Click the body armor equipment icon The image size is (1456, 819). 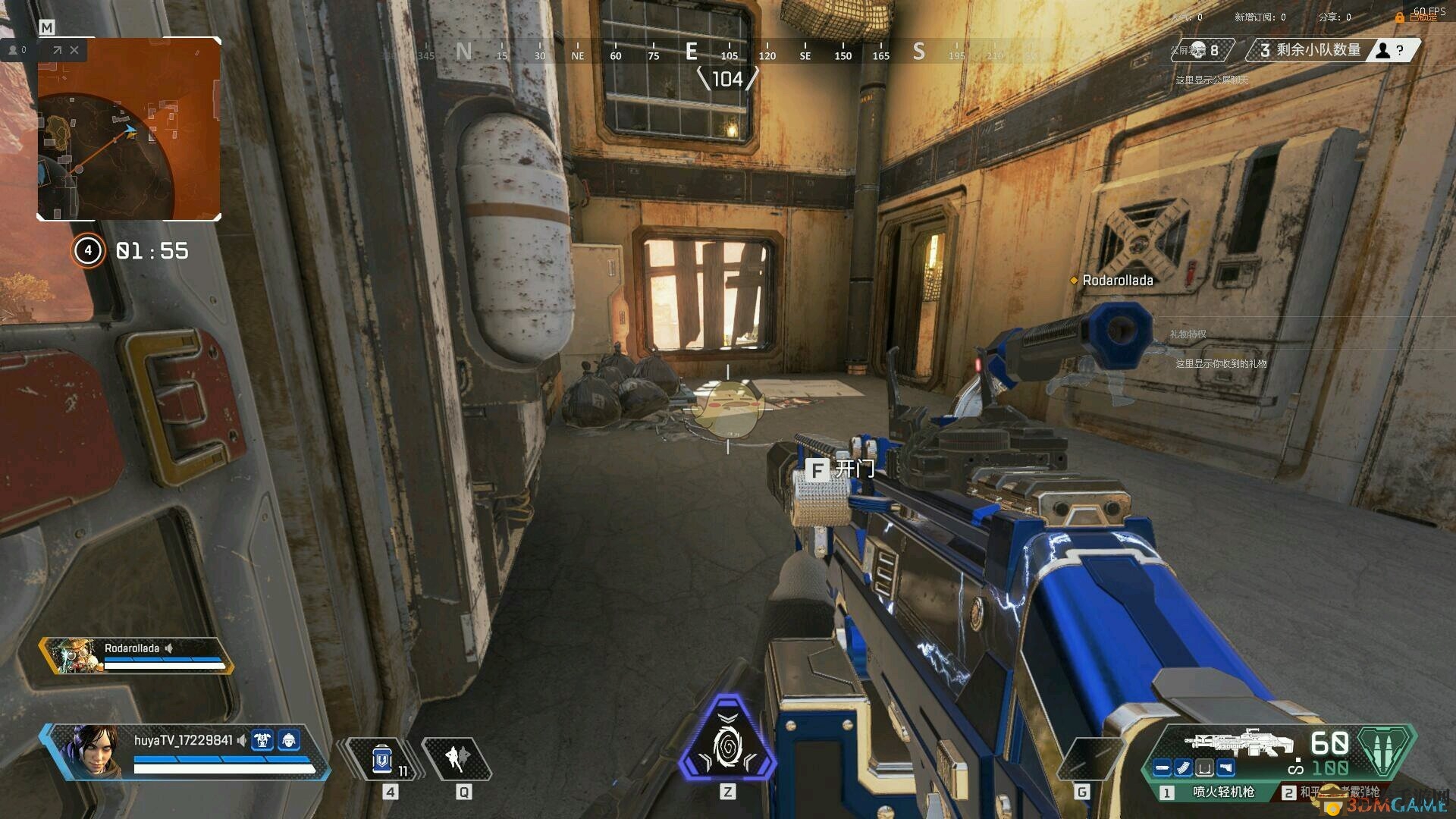(262, 740)
